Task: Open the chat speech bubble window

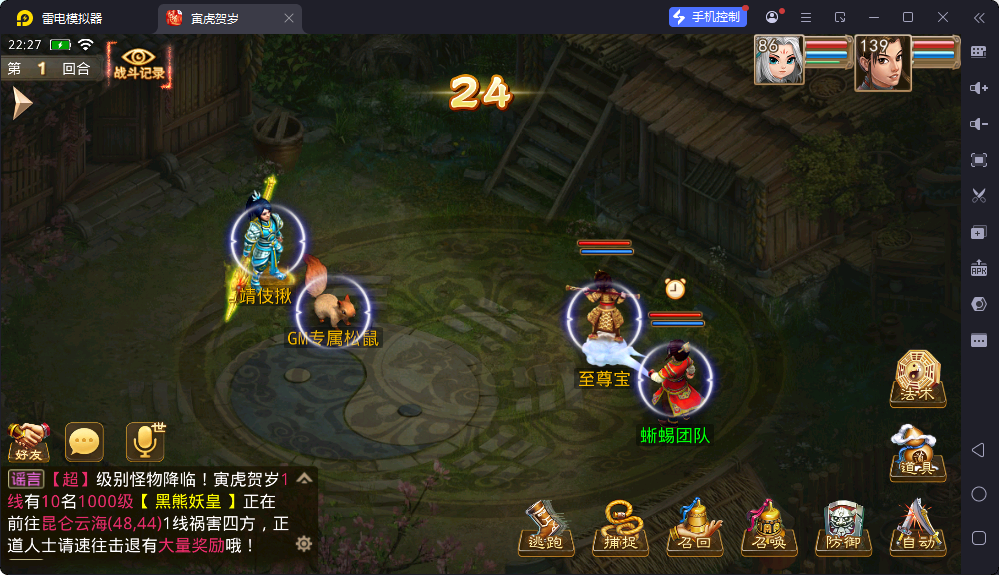Action: (x=84, y=441)
